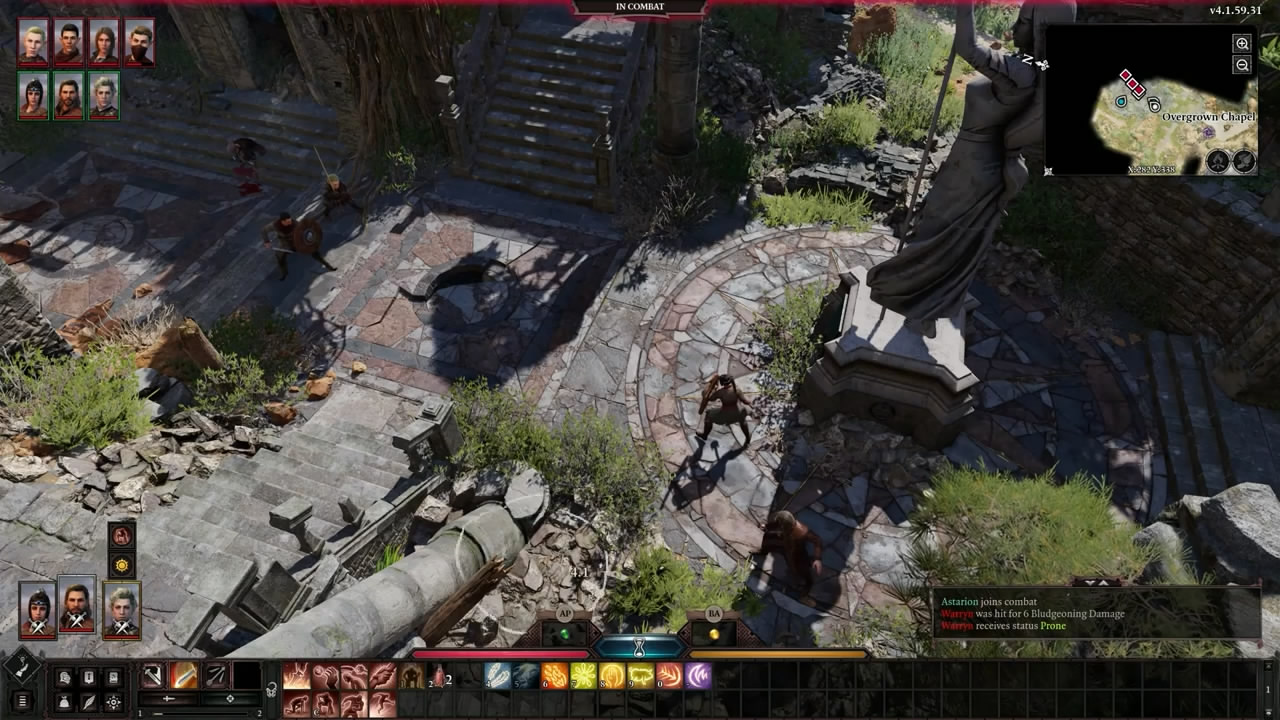Click the winged boot button on minimap

point(1243,161)
